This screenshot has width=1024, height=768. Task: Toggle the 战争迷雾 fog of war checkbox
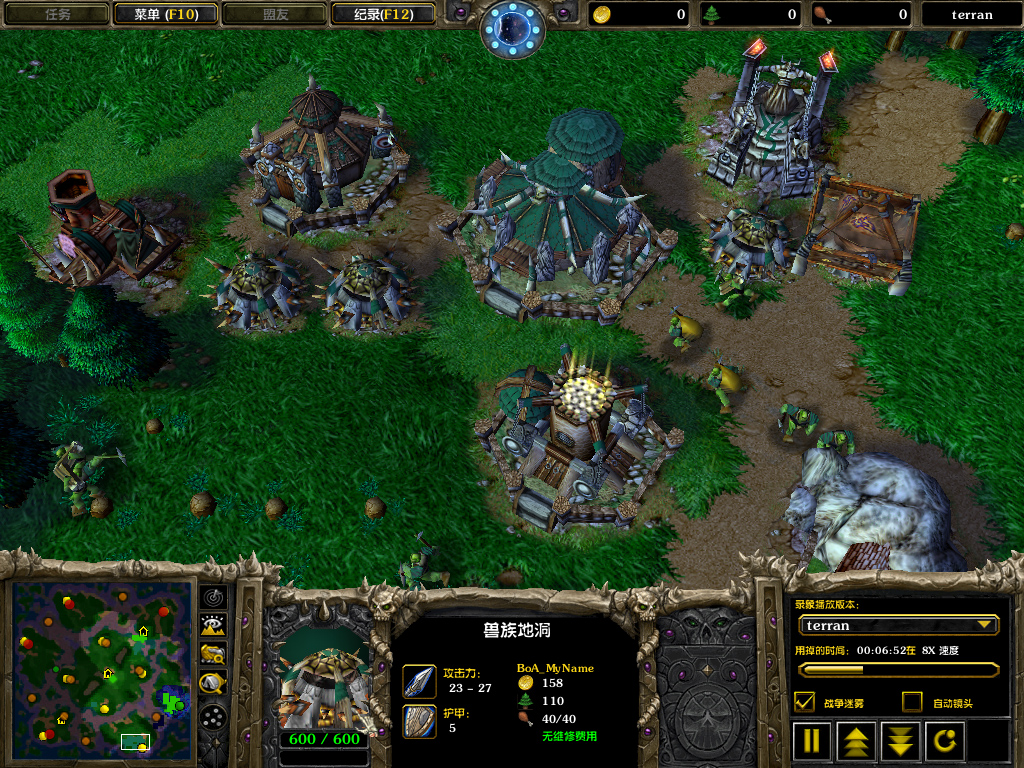(804, 702)
